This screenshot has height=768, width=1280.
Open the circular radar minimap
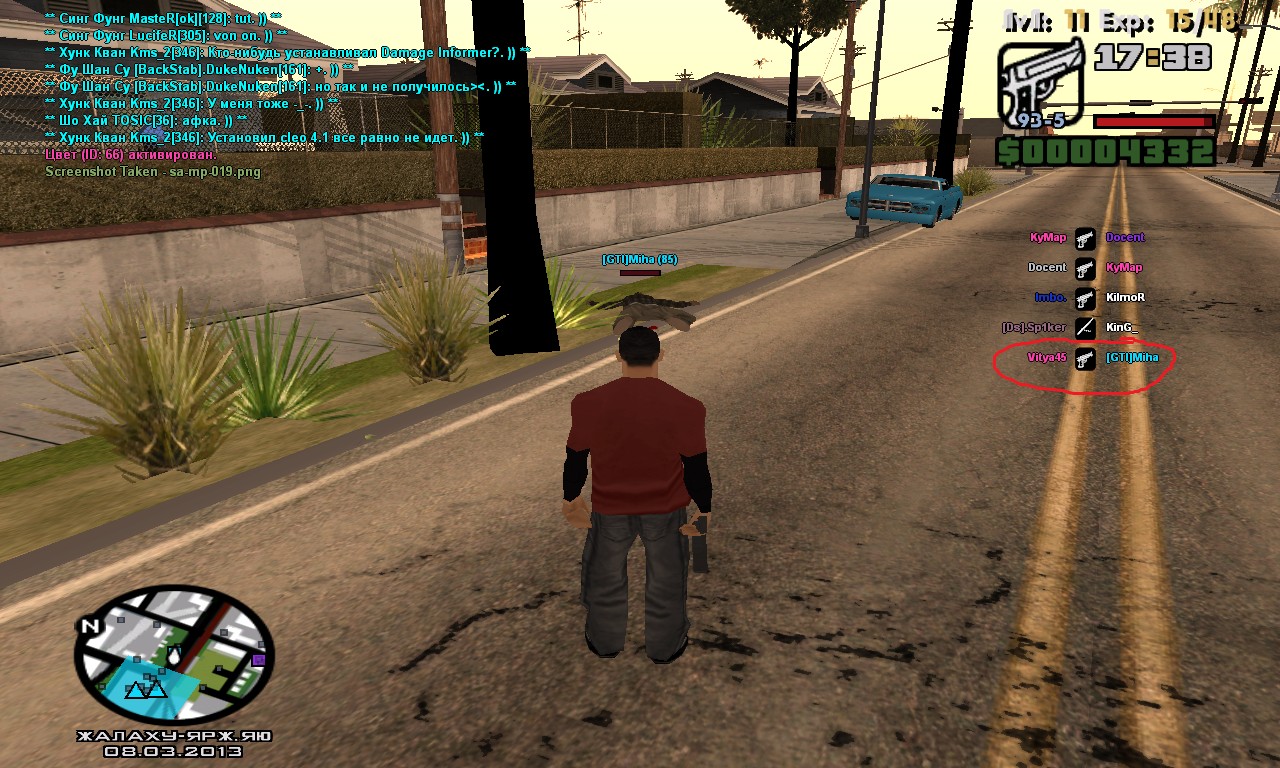[175, 656]
